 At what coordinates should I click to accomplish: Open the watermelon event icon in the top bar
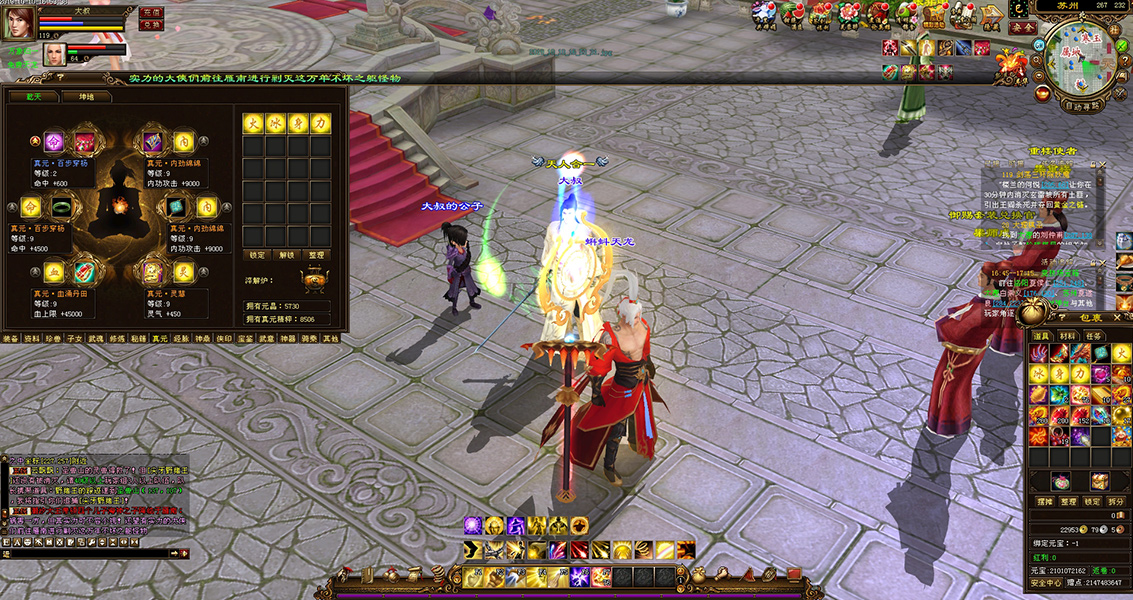click(x=793, y=13)
